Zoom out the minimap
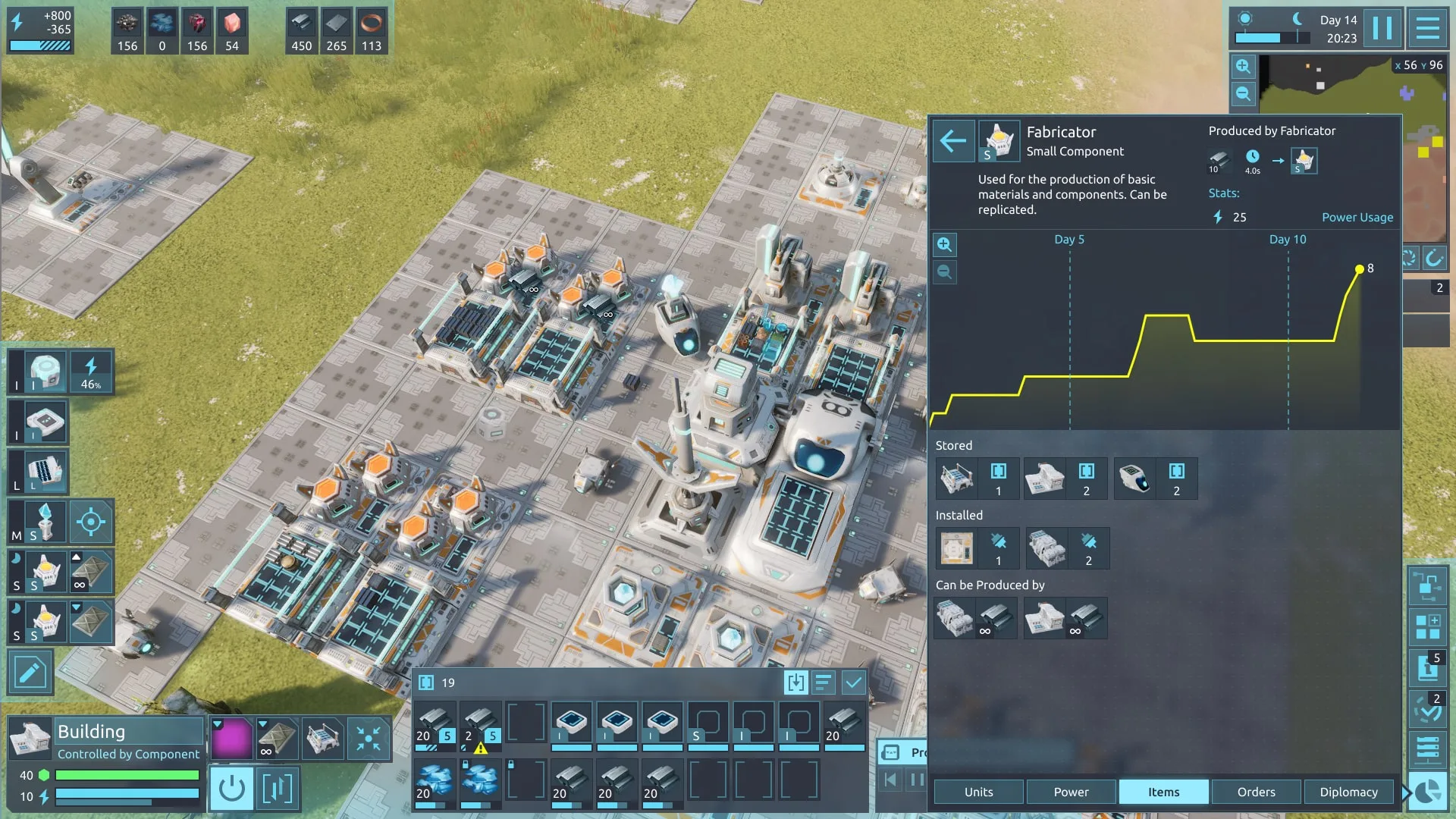This screenshot has height=819, width=1456. click(x=1243, y=94)
